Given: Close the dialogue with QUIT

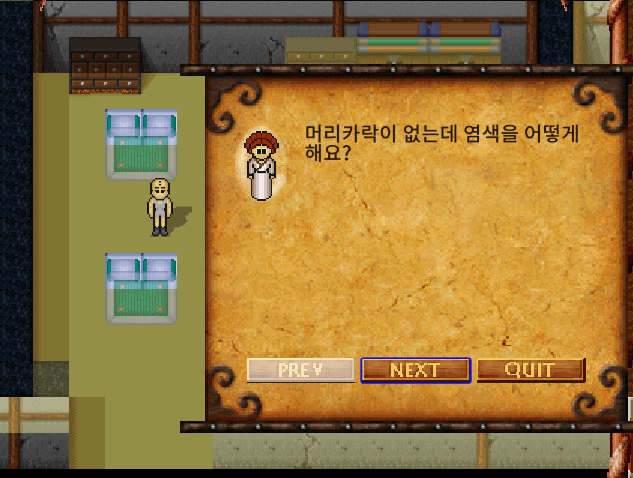Looking at the screenshot, I should [530, 370].
